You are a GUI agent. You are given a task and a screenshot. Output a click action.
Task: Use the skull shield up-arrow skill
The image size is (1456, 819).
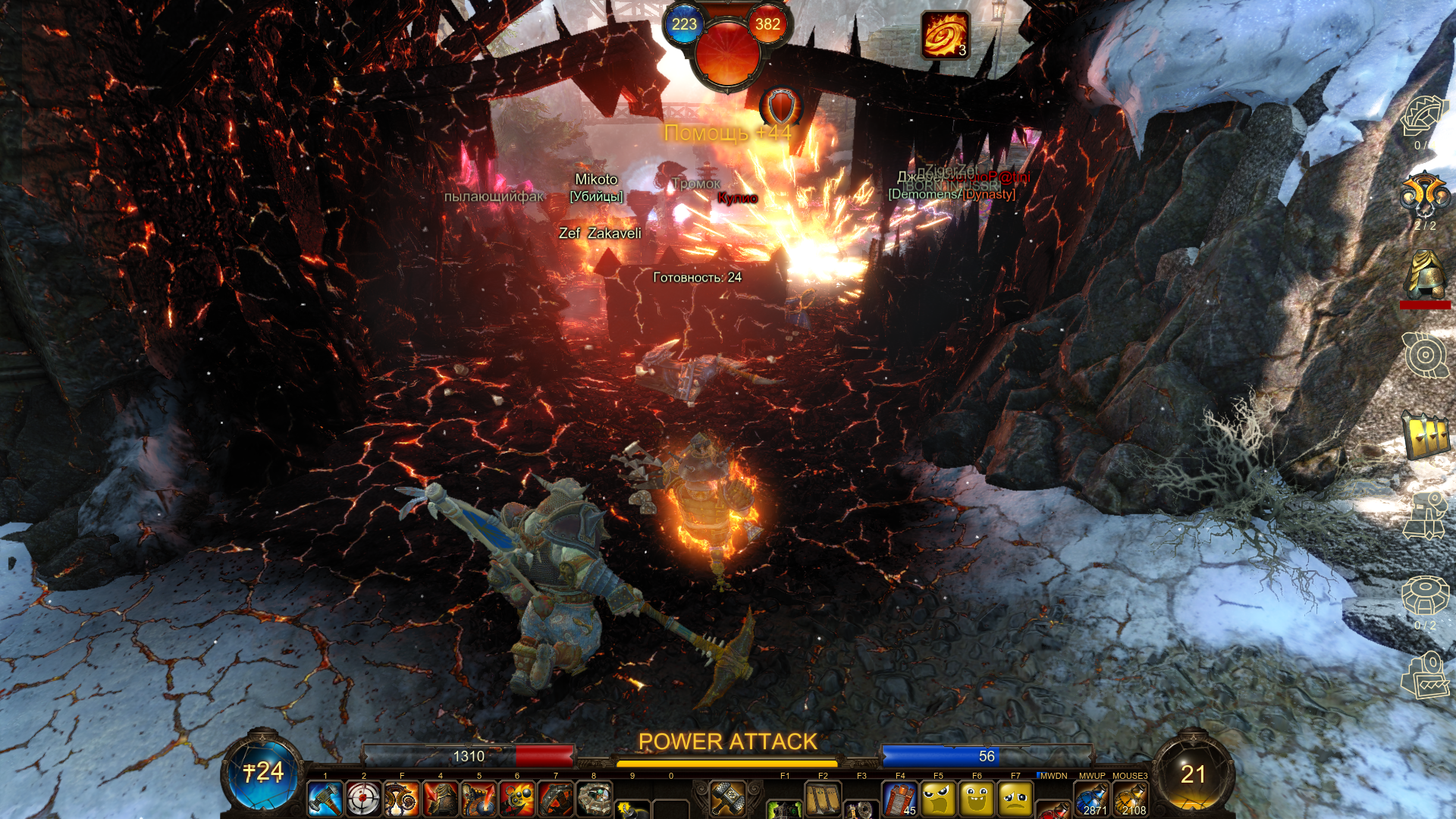point(479,799)
